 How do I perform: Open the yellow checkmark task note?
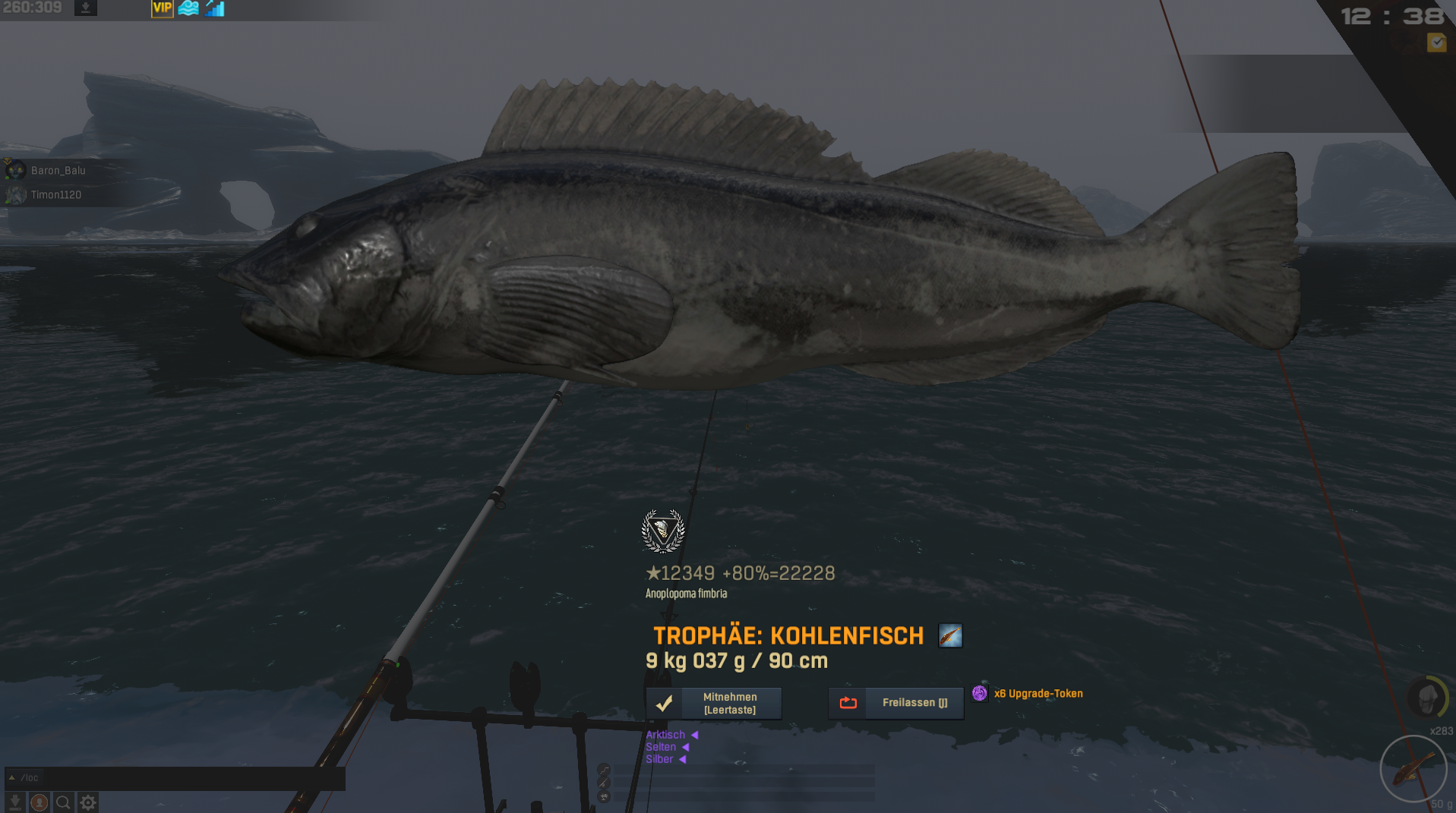click(1436, 43)
